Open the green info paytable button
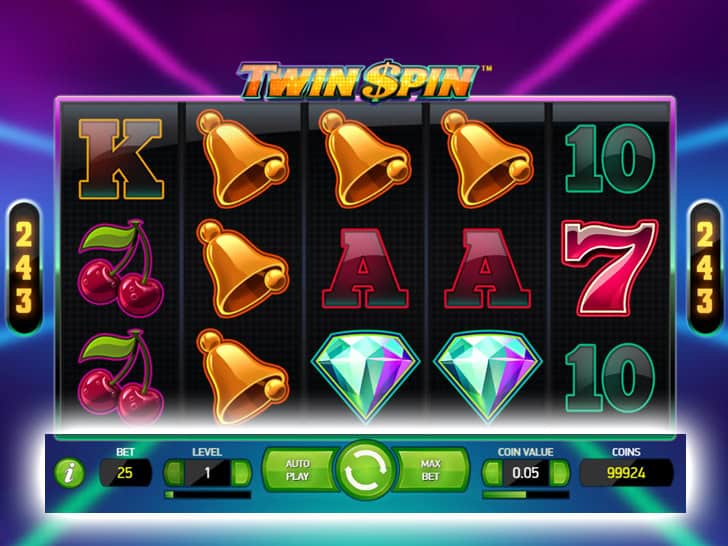728x546 pixels. click(x=70, y=473)
